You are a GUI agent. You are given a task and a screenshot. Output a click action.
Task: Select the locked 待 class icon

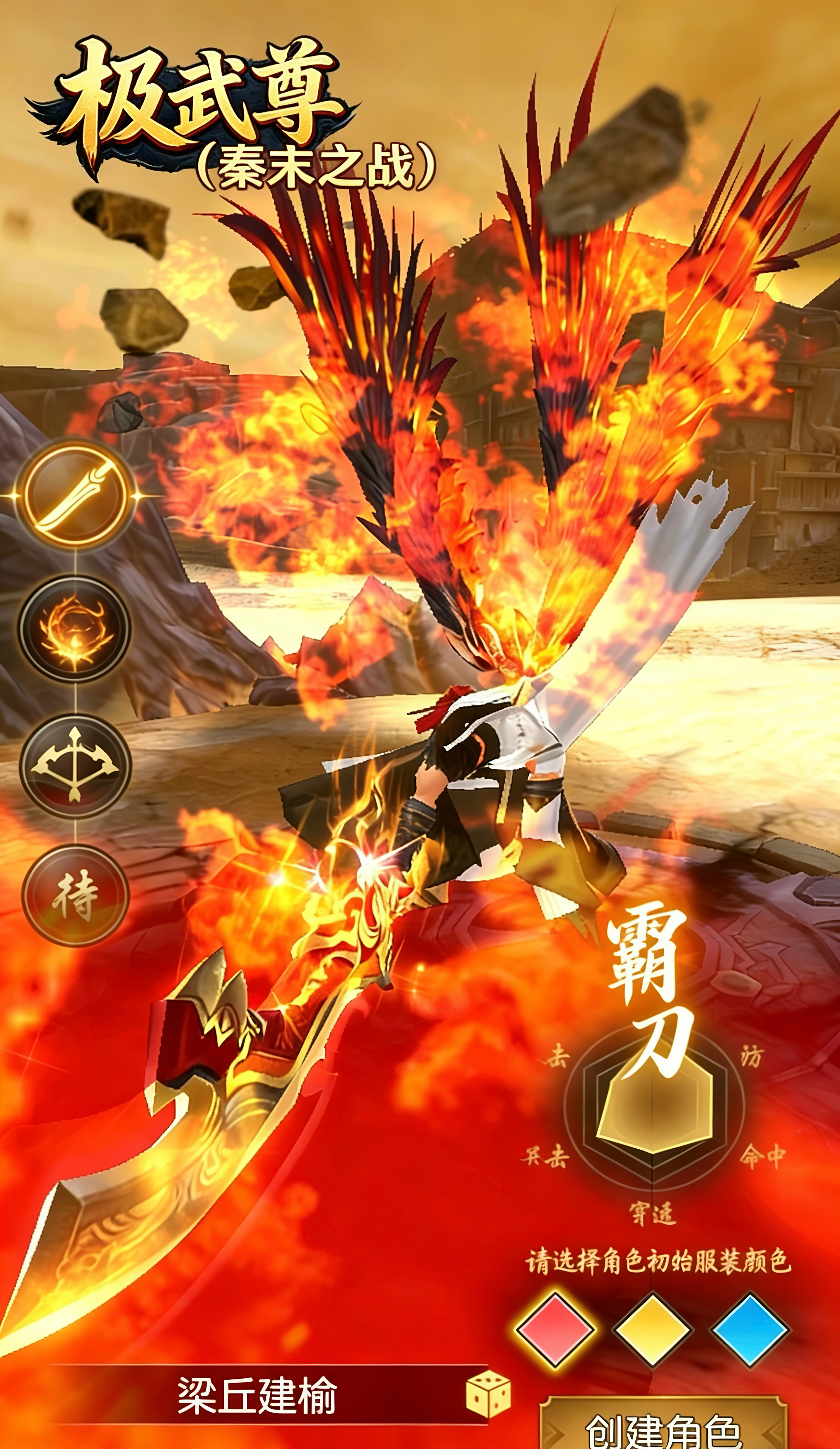75,896
